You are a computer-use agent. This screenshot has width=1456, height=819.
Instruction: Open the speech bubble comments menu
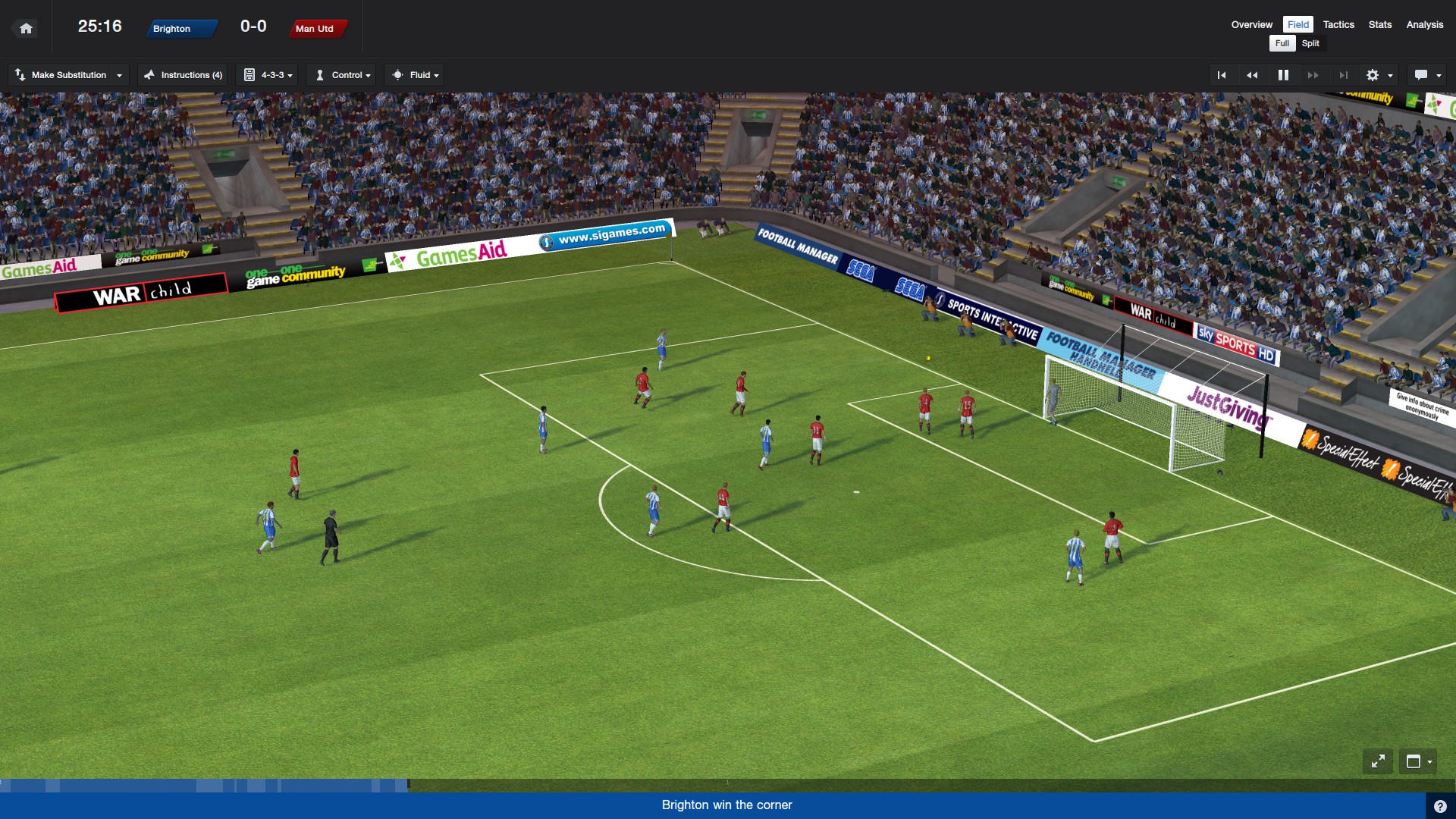click(1427, 75)
